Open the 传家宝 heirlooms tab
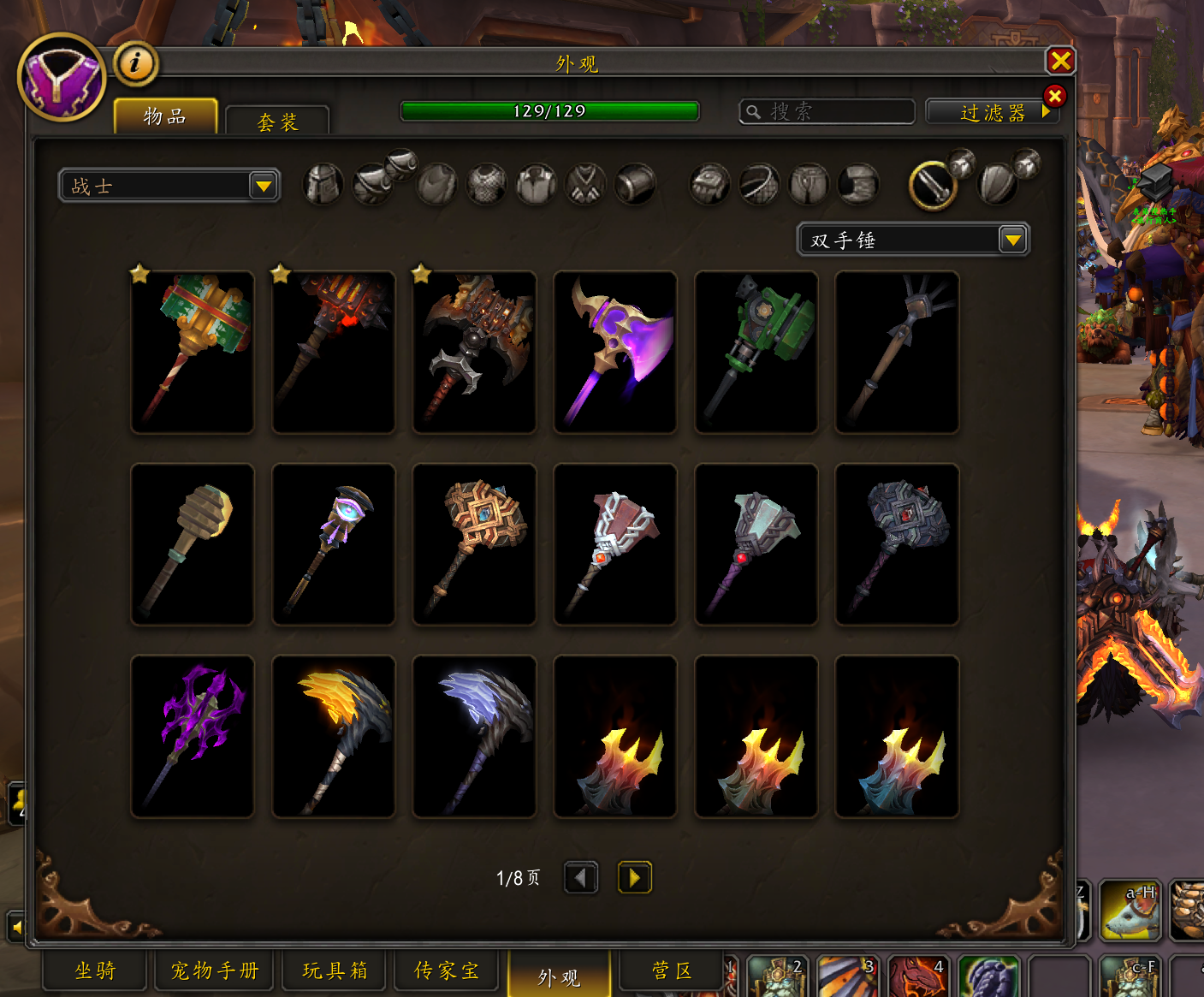 click(447, 970)
